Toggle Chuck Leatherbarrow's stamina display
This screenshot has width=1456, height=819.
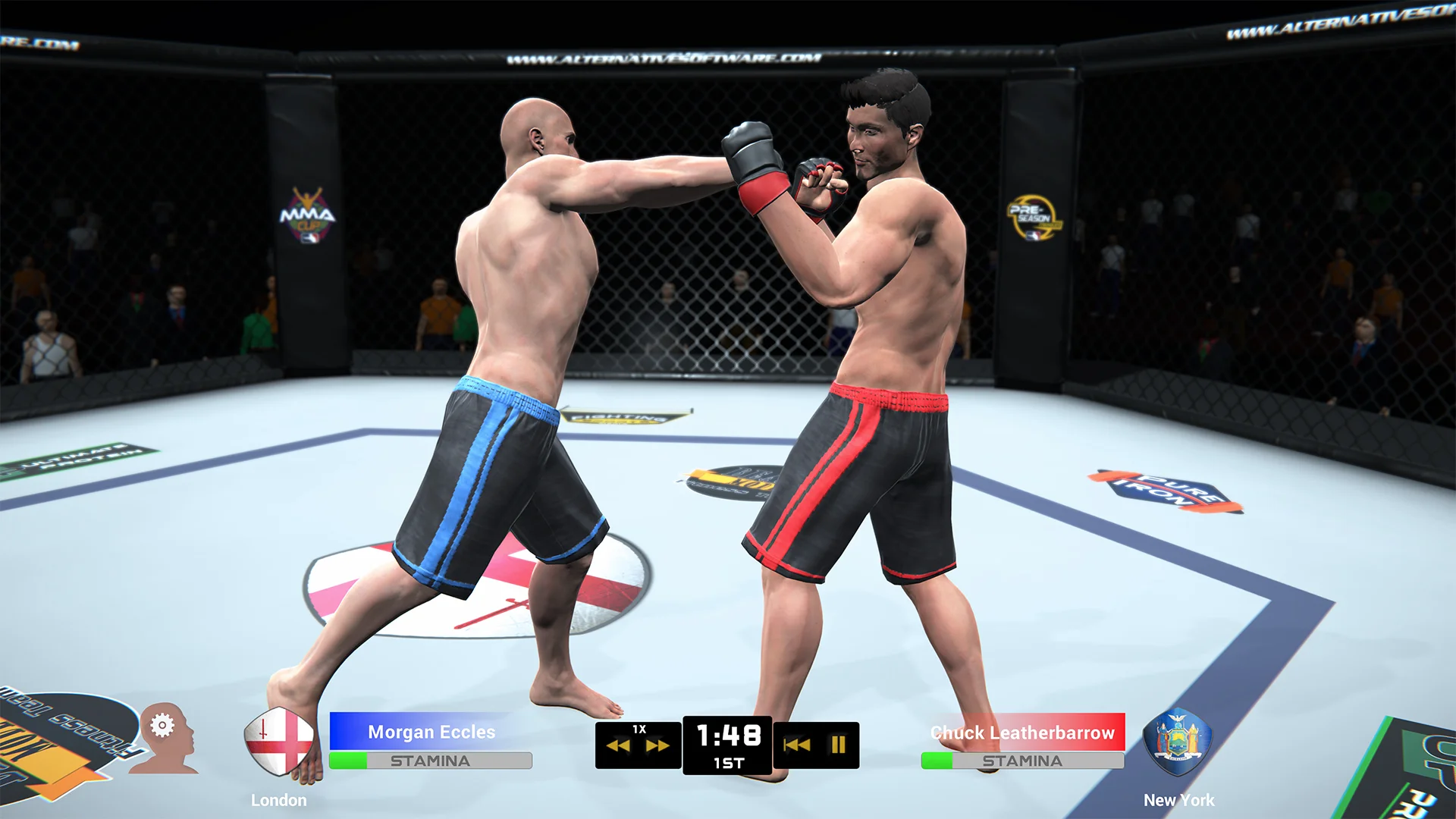pos(1021,761)
